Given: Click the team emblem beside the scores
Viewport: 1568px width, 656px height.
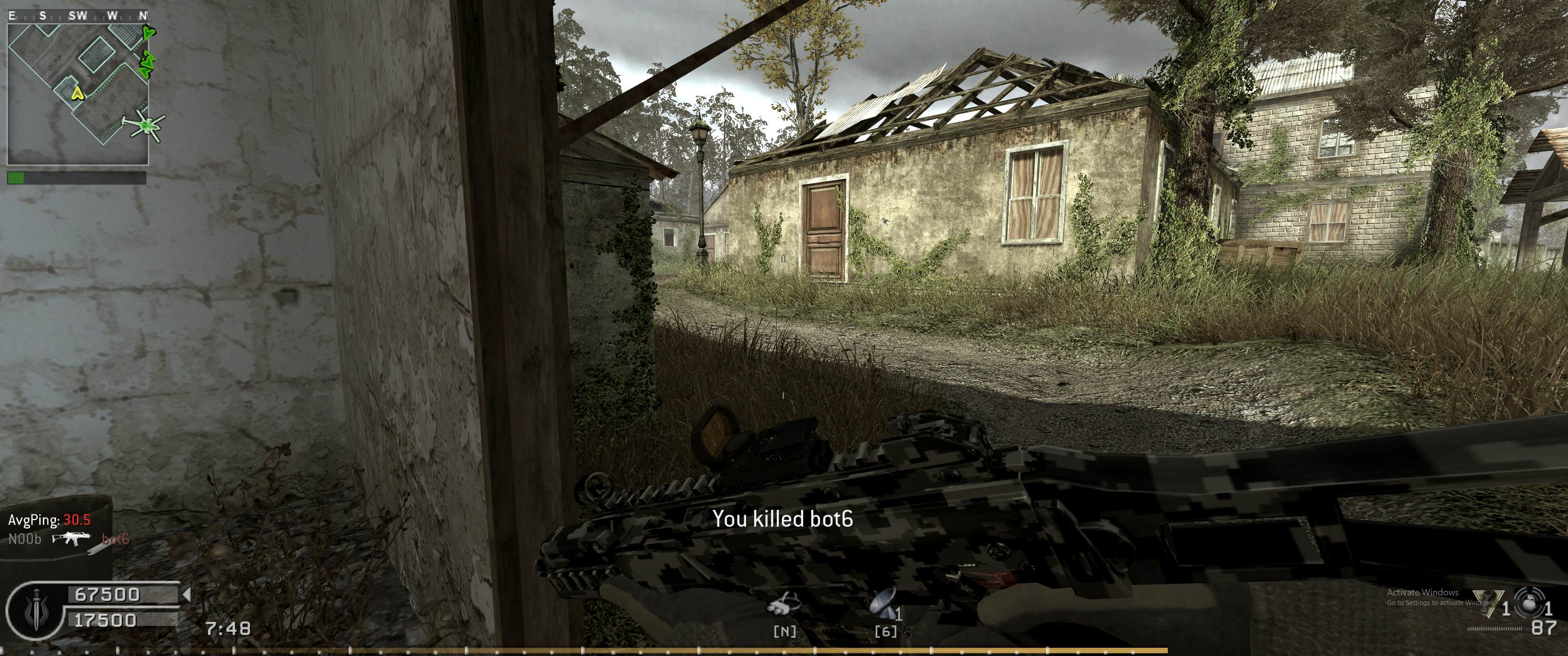Looking at the screenshot, I should tap(31, 607).
